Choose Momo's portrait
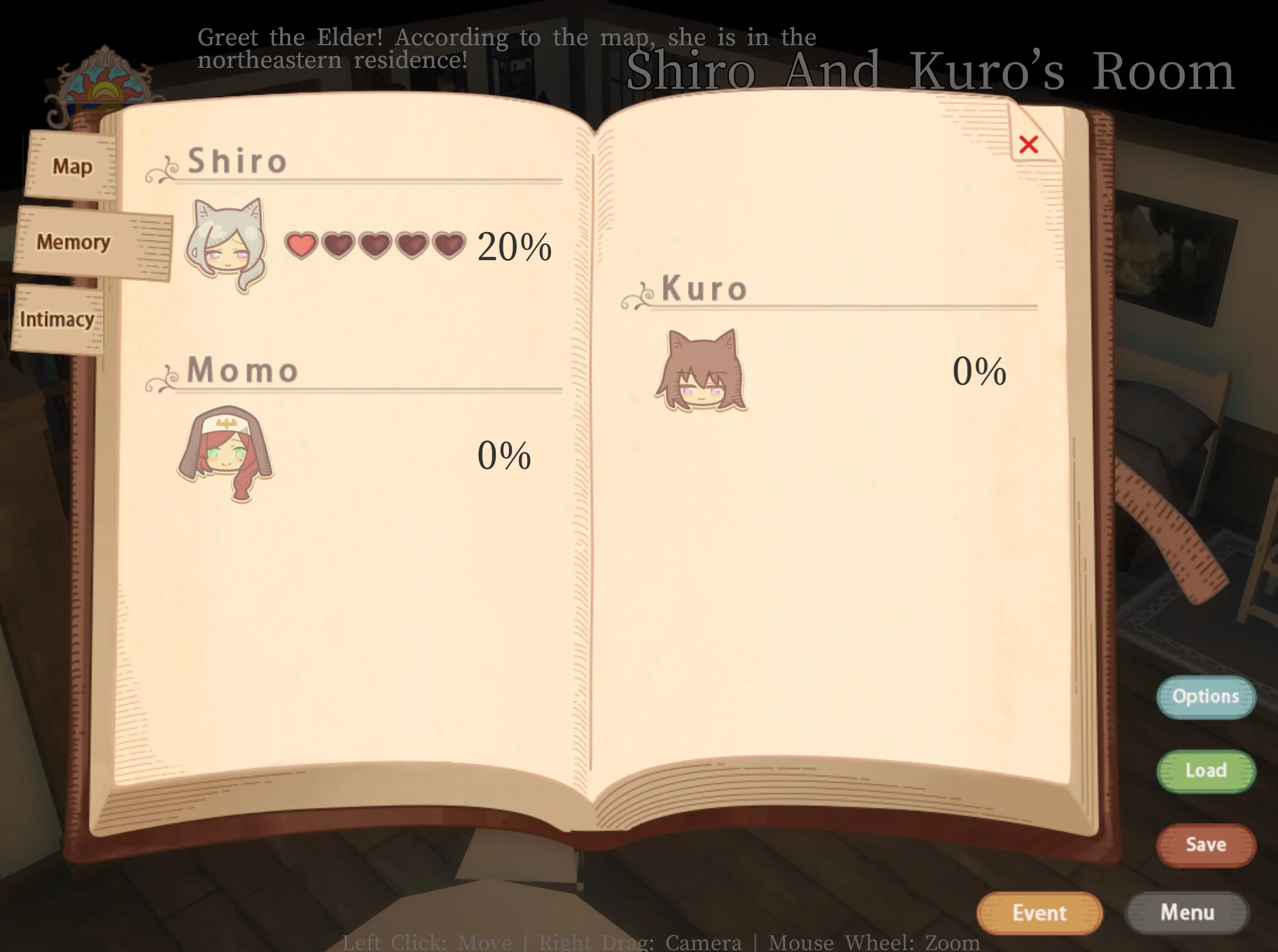Screen dimensions: 1278x952 (x=226, y=454)
